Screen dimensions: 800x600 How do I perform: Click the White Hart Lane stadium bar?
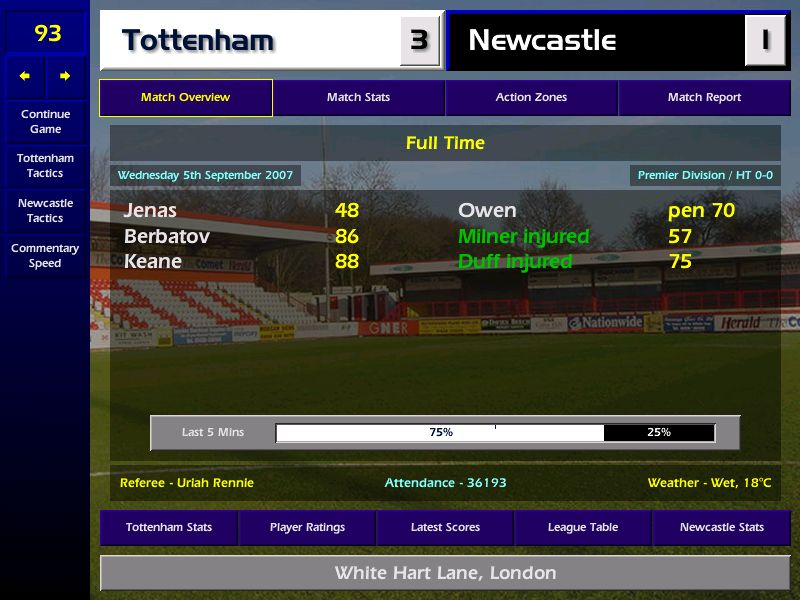[x=445, y=574]
